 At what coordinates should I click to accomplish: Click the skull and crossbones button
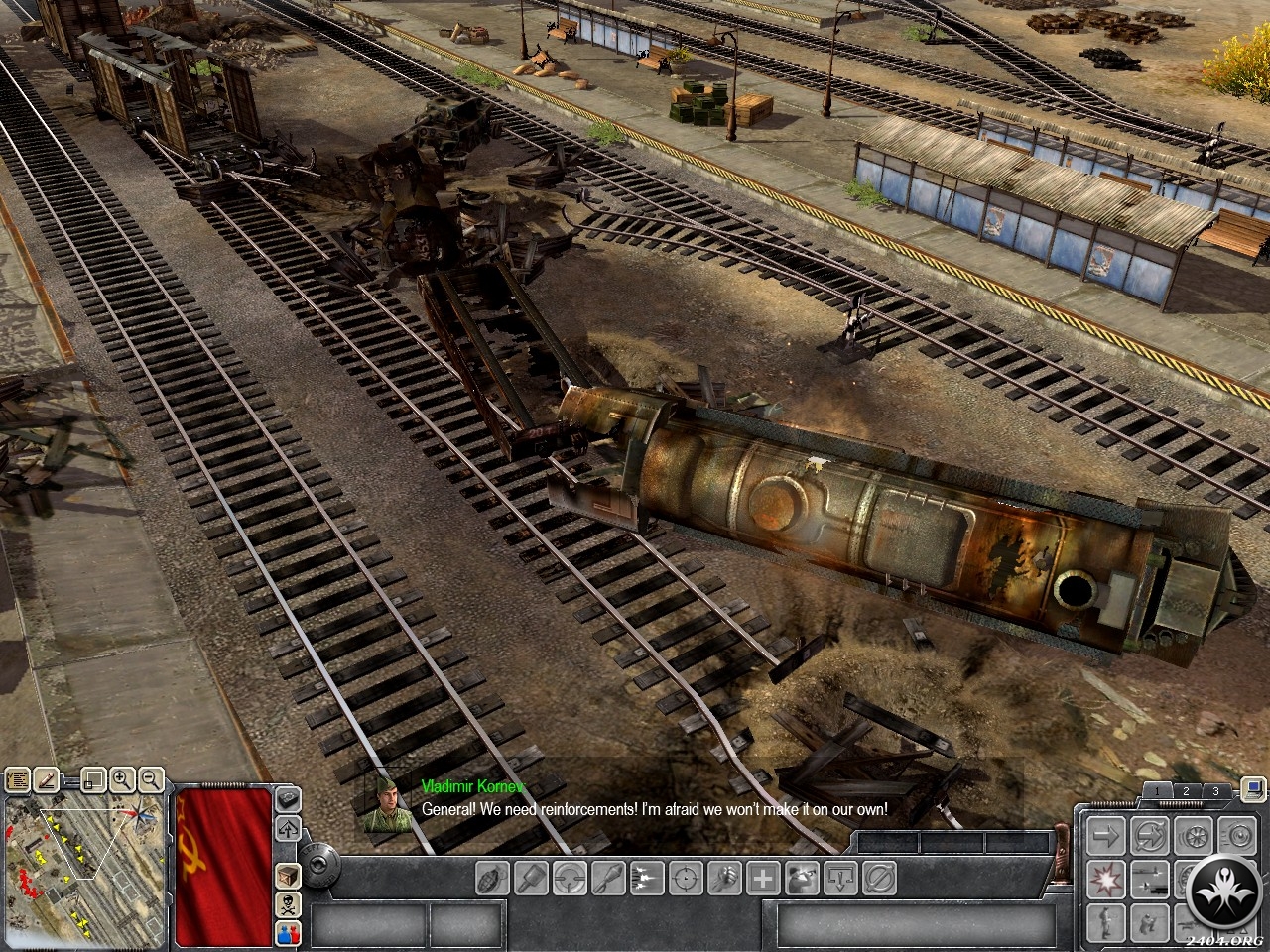[288, 905]
